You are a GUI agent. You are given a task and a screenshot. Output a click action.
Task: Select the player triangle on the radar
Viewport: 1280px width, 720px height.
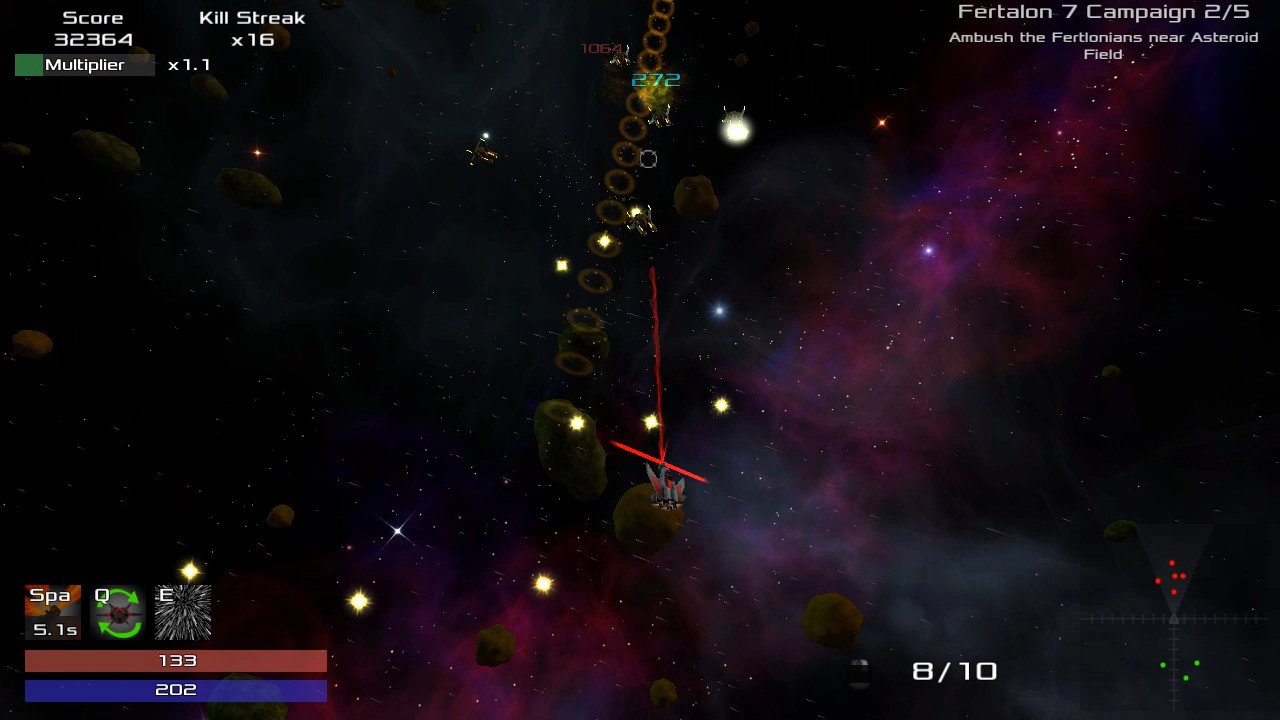(x=1172, y=619)
